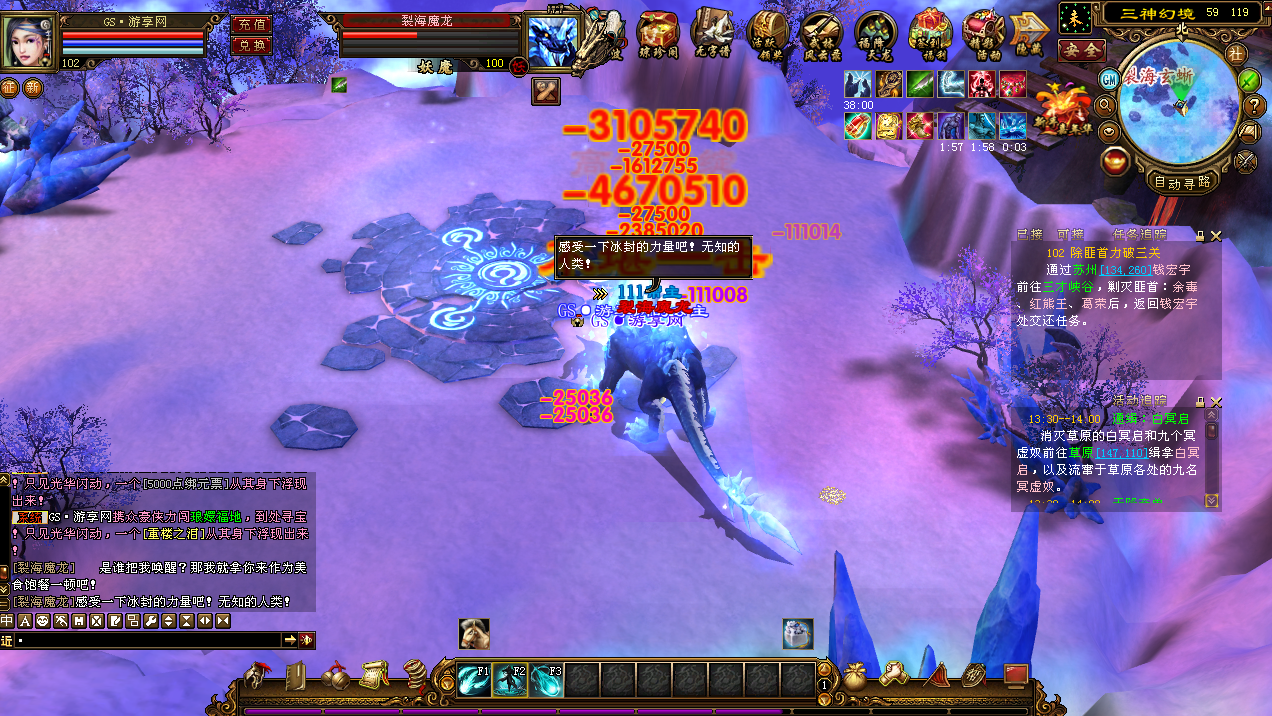This screenshot has height=716, width=1272.
Task: Open the 无字谱 book icon
Action: (x=713, y=34)
